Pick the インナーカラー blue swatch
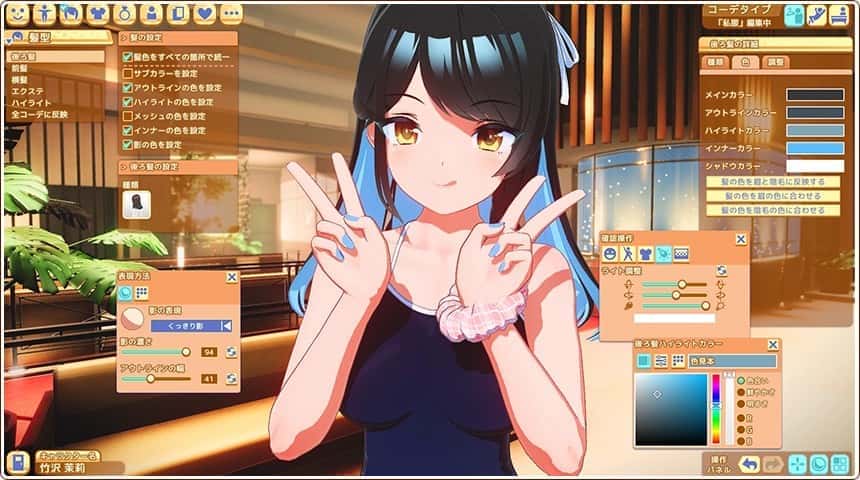The width and height of the screenshot is (860, 480). [x=814, y=148]
